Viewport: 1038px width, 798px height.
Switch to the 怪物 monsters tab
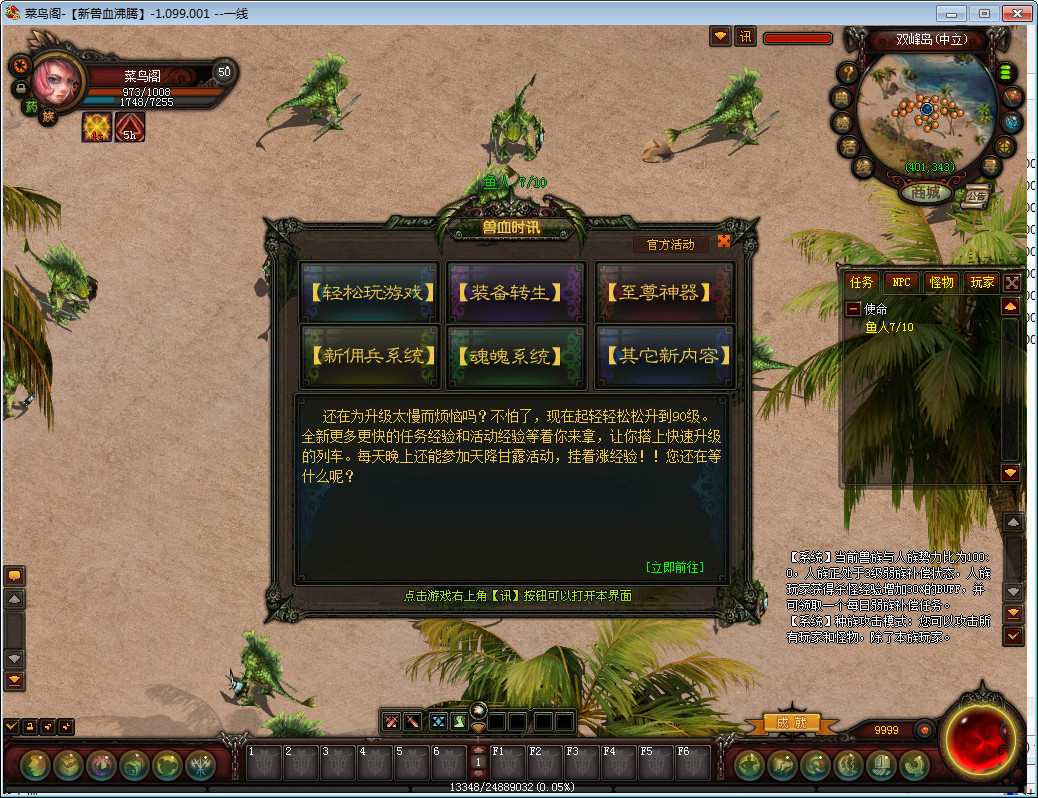tap(940, 283)
